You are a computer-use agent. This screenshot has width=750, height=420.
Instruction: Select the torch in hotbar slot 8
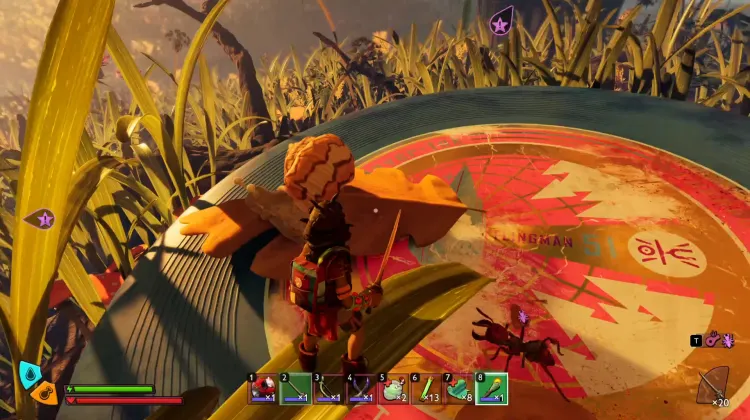coord(491,388)
